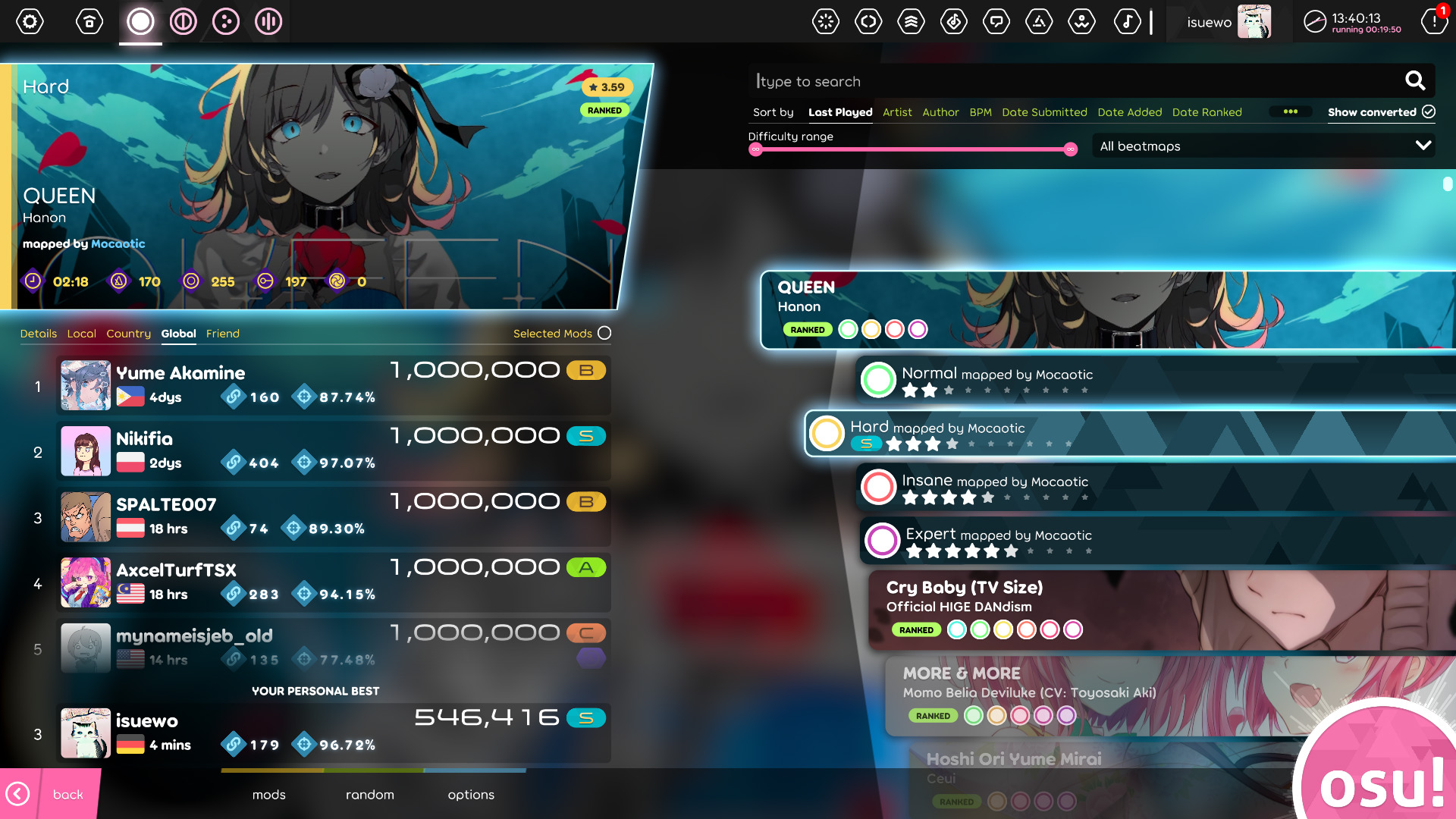Switch to the Country leaderboard tab
Image resolution: width=1456 pixels, height=819 pixels.
click(128, 334)
